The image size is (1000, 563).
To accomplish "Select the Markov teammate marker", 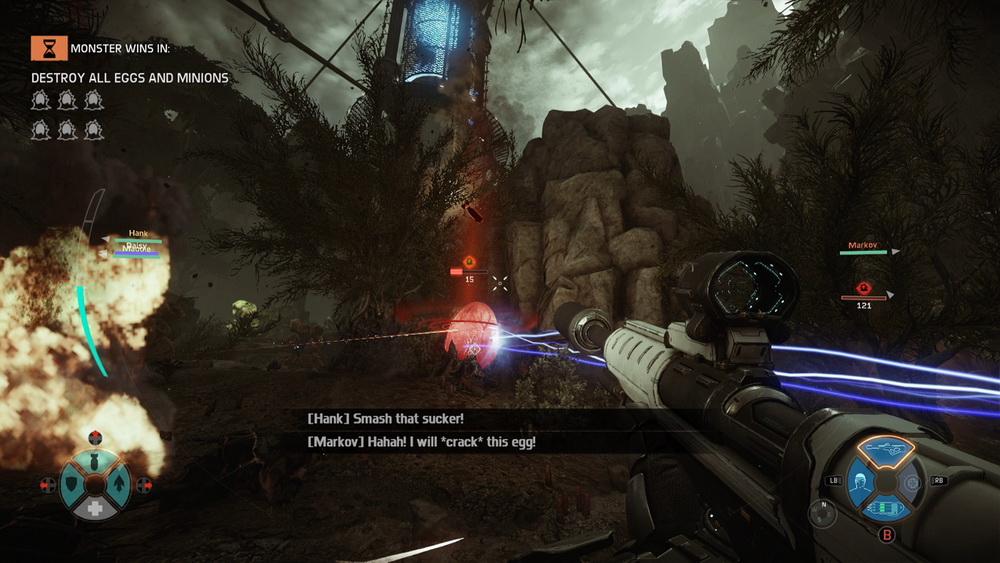I will click(x=863, y=246).
